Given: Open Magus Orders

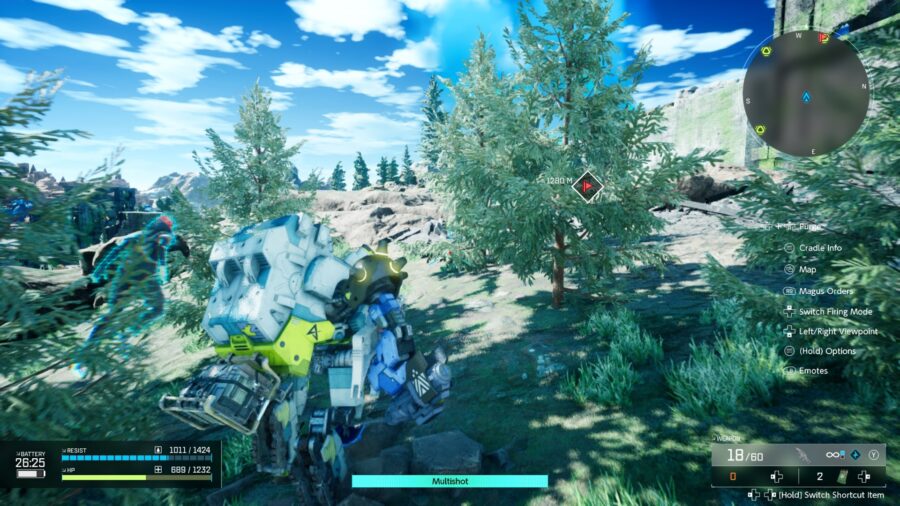Looking at the screenshot, I should click(824, 290).
